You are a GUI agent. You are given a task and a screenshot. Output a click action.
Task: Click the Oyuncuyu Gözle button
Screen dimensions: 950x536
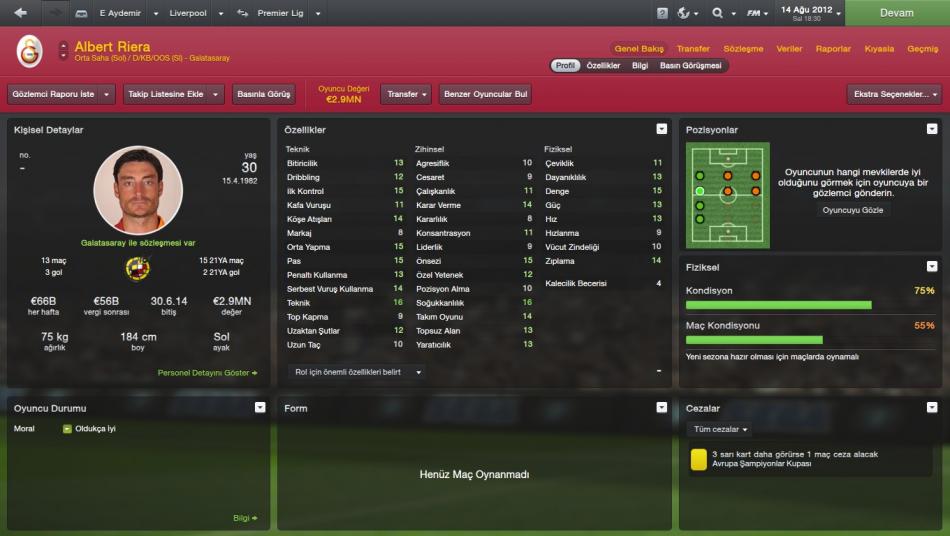click(x=853, y=210)
